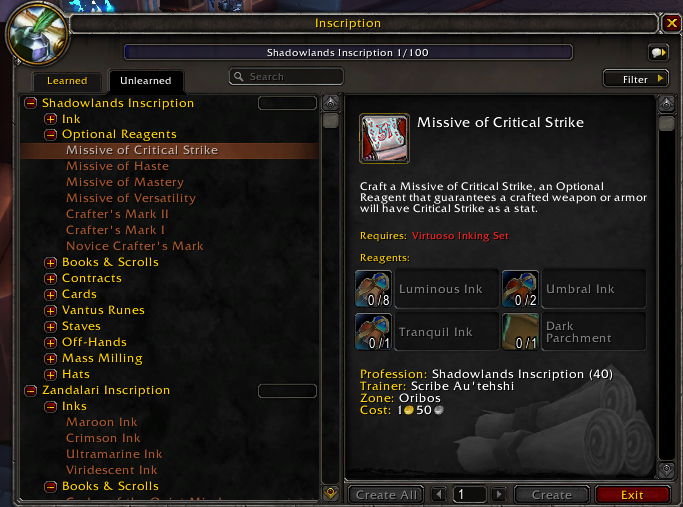Select the Missive of Haste recipe
683x507 pixels.
[117, 166]
